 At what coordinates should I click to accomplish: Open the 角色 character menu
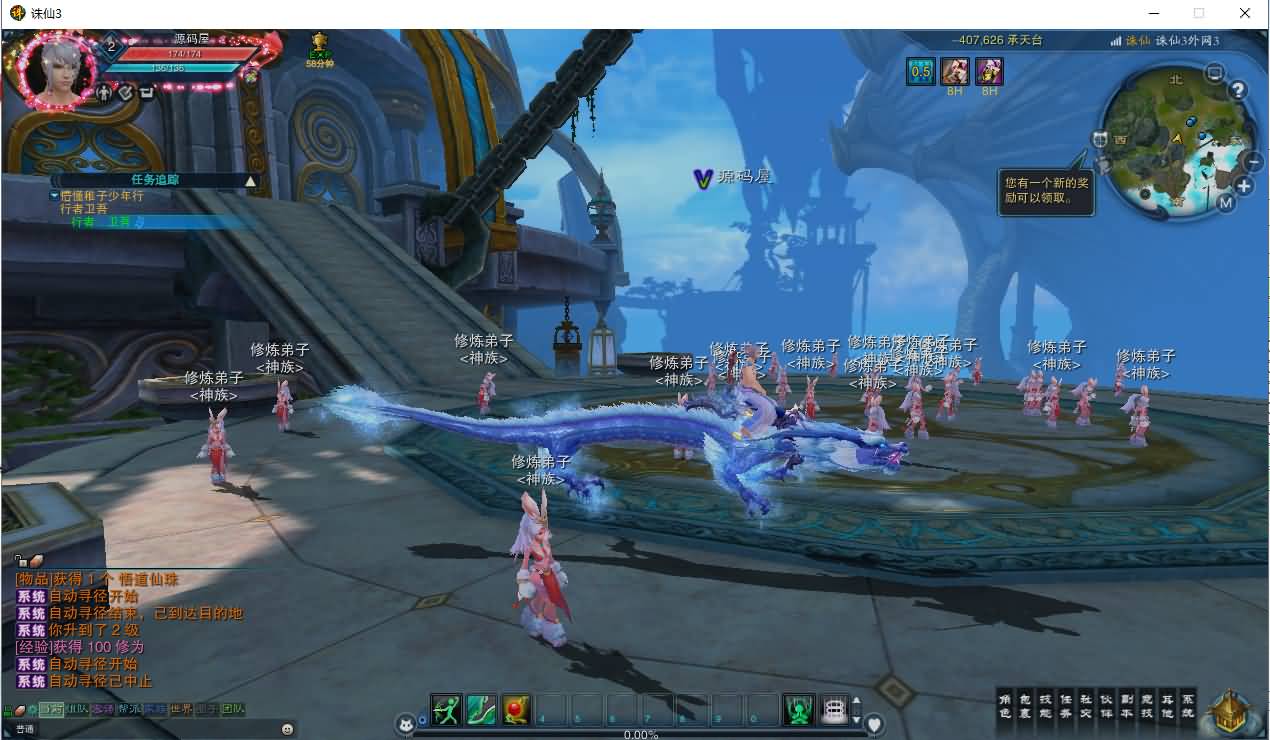coord(1005,706)
